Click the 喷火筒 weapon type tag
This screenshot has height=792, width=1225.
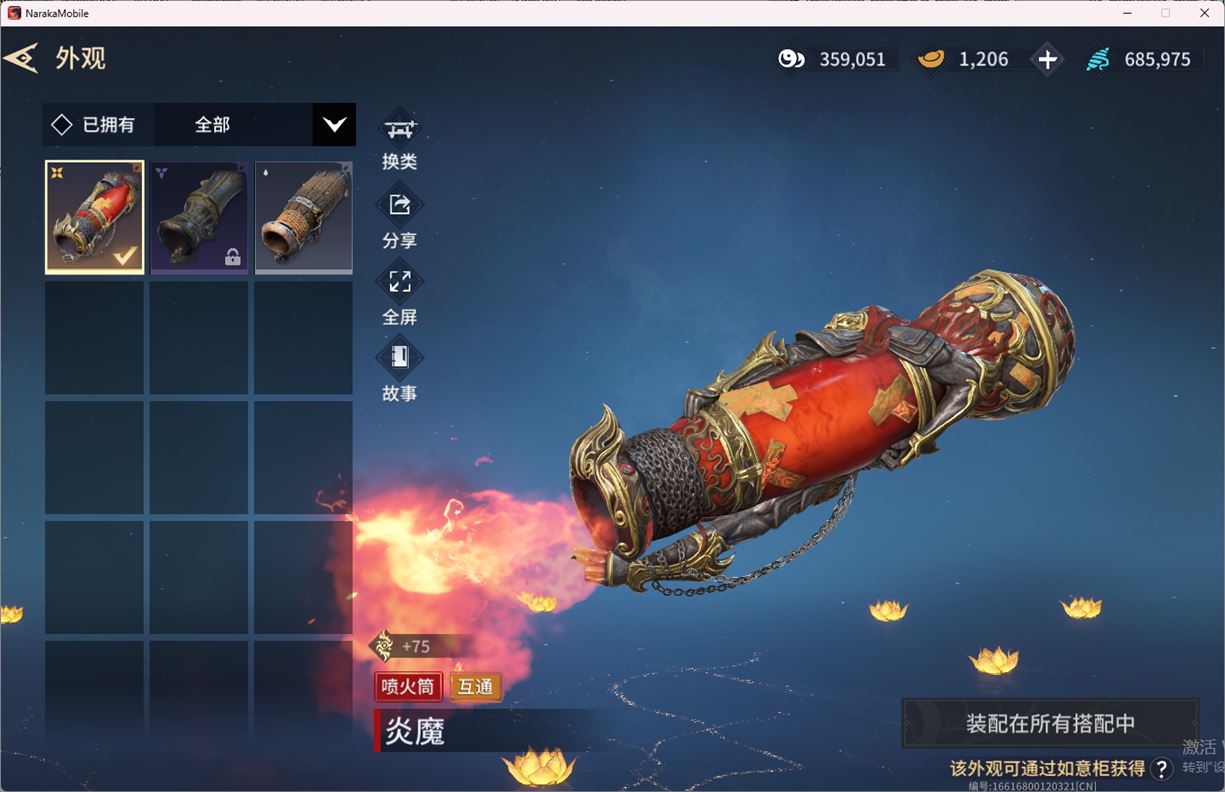pyautogui.click(x=408, y=687)
